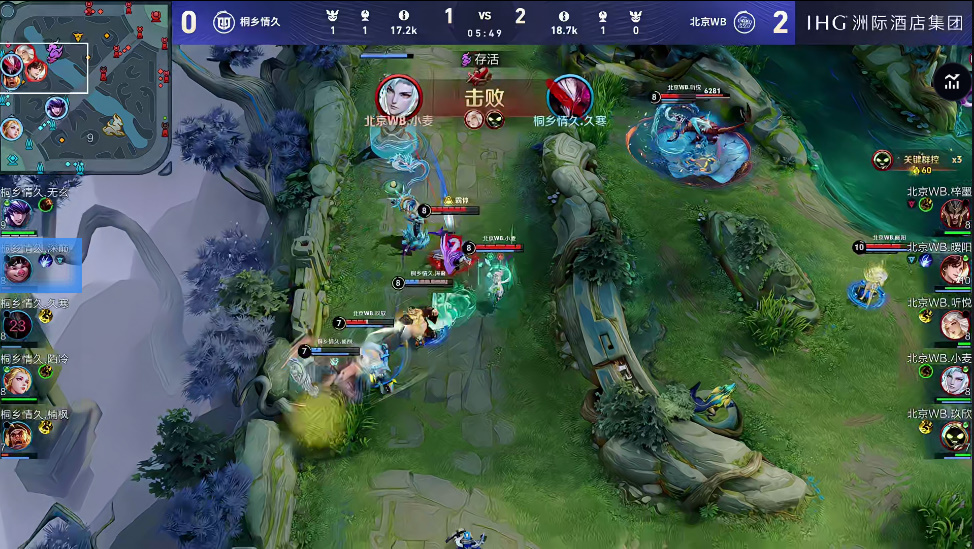
Task: Click the 小麦 killer portrait in kill banner
Action: [399, 96]
